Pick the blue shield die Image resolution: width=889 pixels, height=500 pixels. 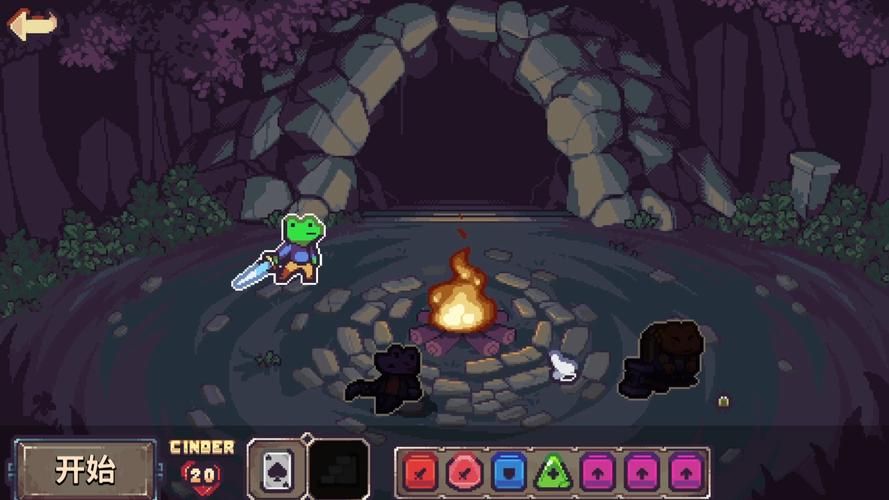509,470
